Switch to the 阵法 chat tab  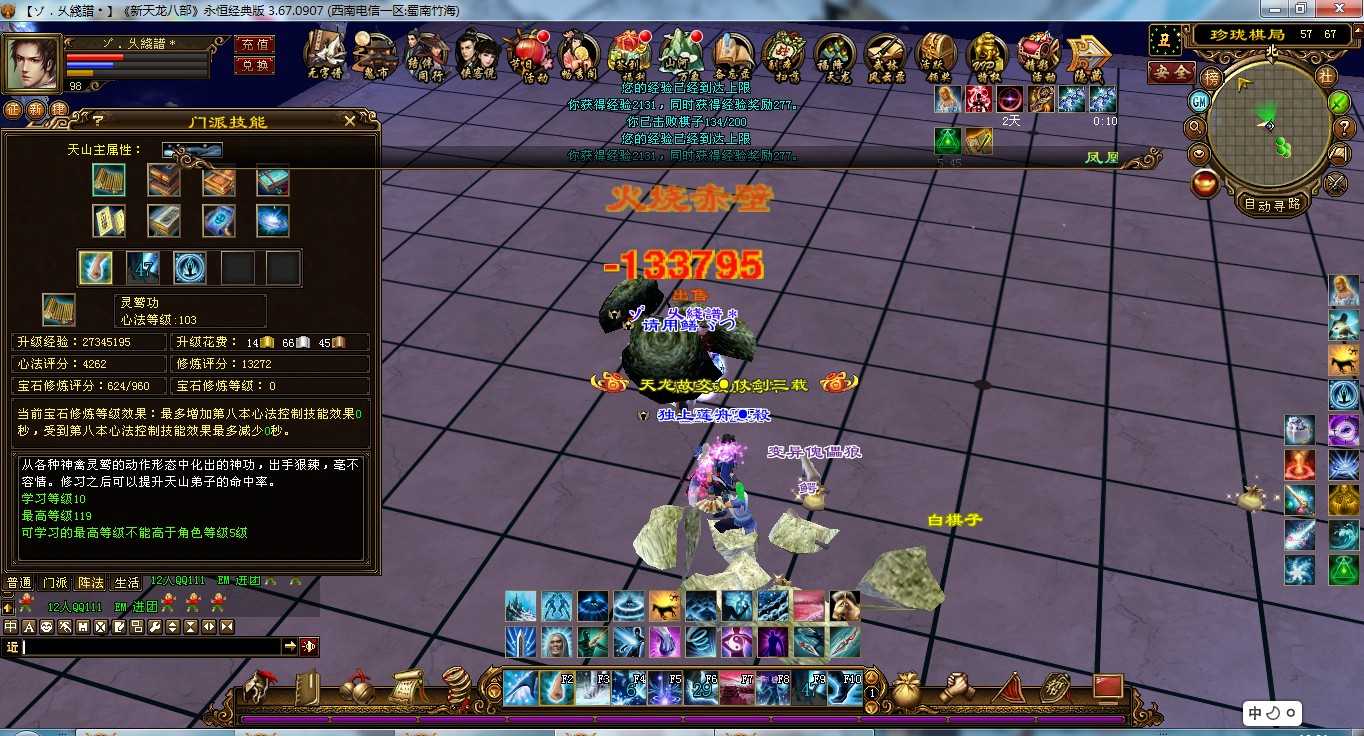coord(91,582)
